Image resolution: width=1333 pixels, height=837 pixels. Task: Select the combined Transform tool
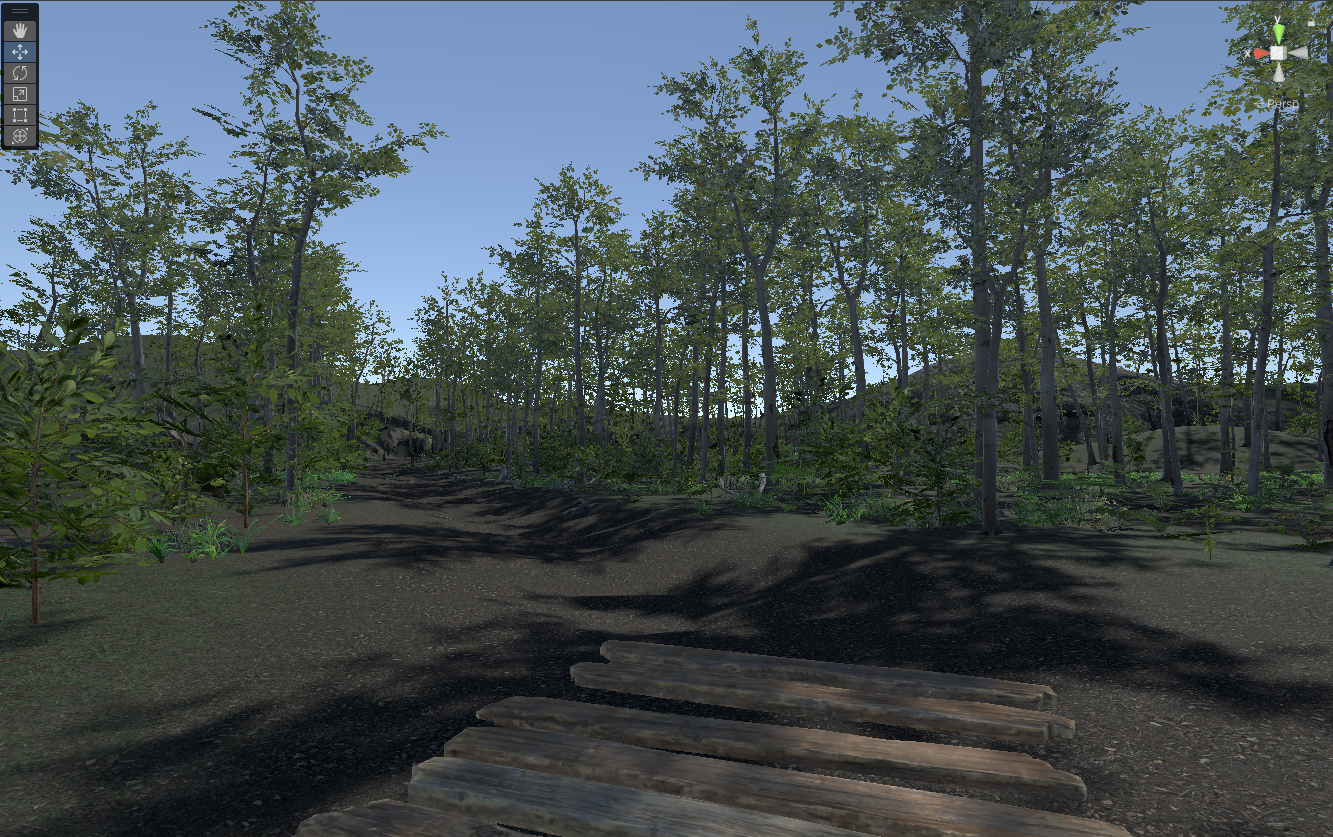[x=20, y=134]
